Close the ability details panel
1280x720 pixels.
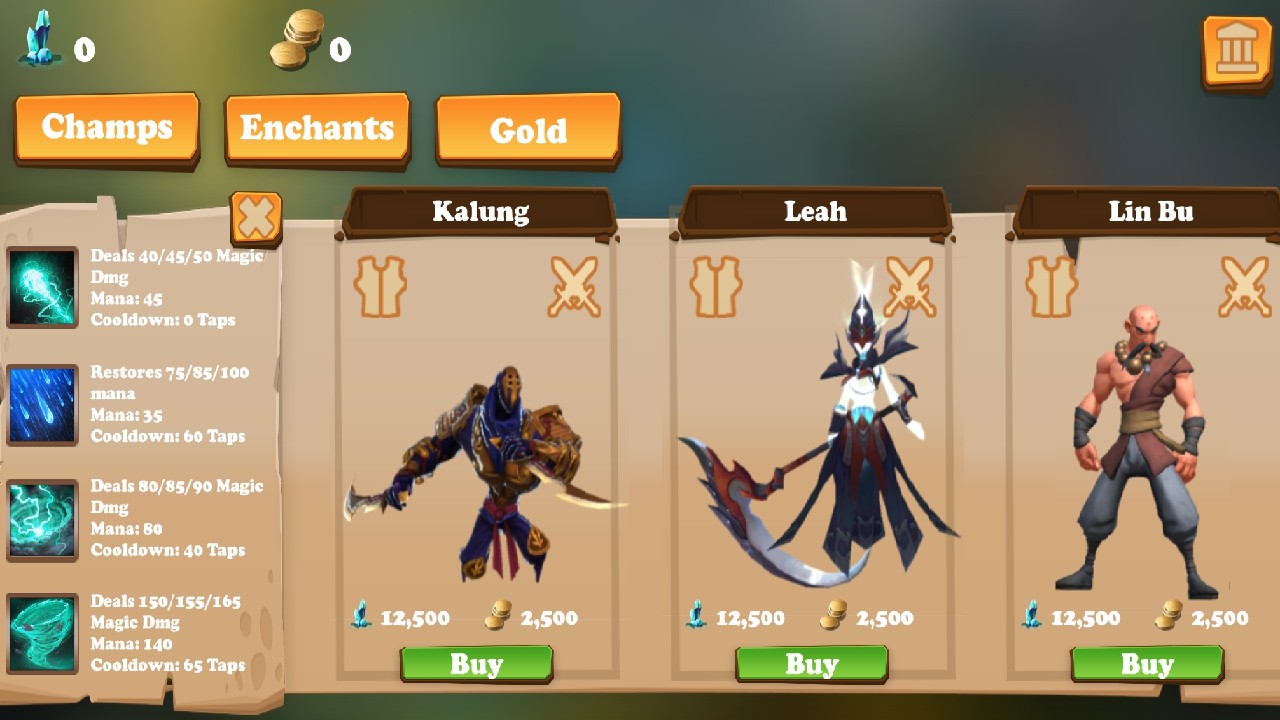256,216
